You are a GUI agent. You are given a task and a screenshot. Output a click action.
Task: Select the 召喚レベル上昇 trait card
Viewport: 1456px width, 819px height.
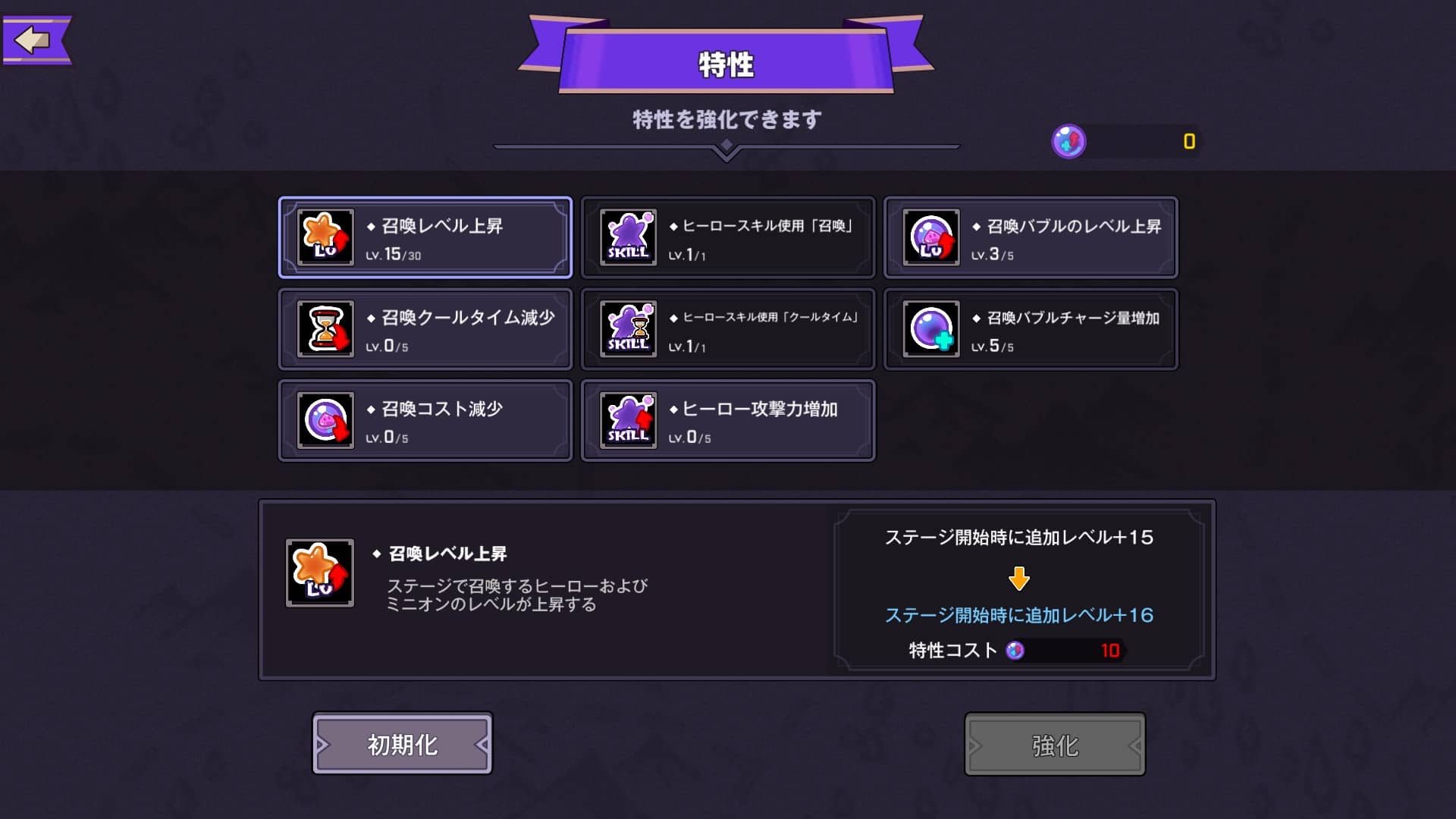pyautogui.click(x=425, y=237)
